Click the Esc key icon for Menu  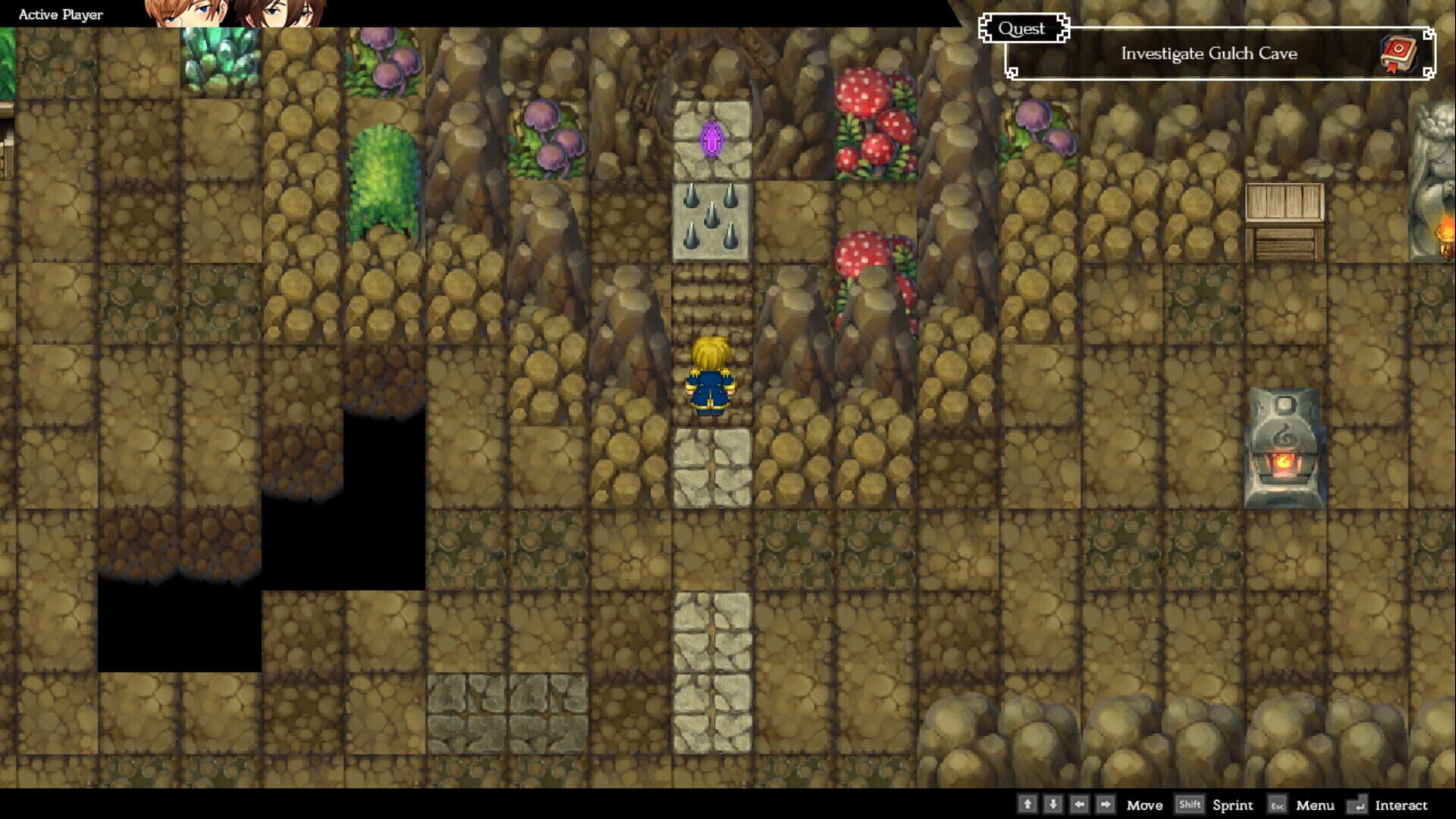pos(1278,805)
